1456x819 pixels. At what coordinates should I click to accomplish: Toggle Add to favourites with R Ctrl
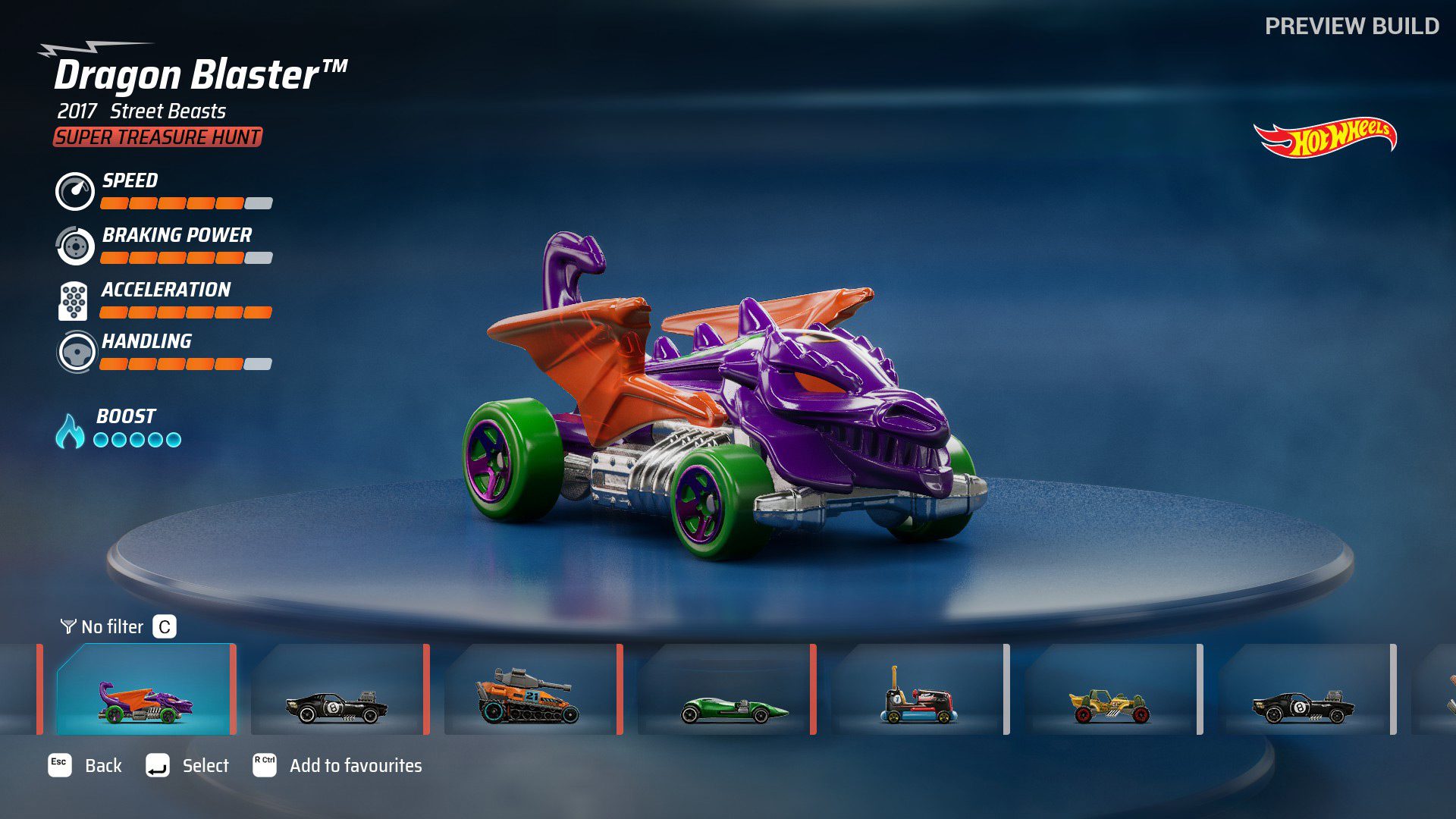[264, 766]
